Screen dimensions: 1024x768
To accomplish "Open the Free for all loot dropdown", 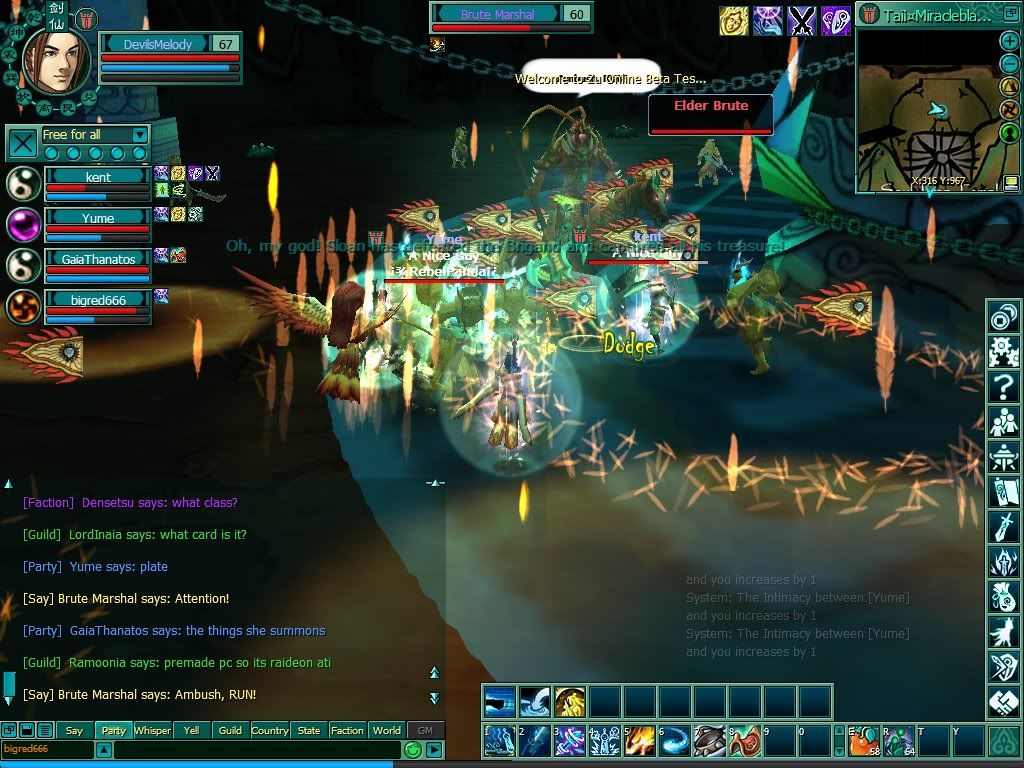I will coord(139,135).
